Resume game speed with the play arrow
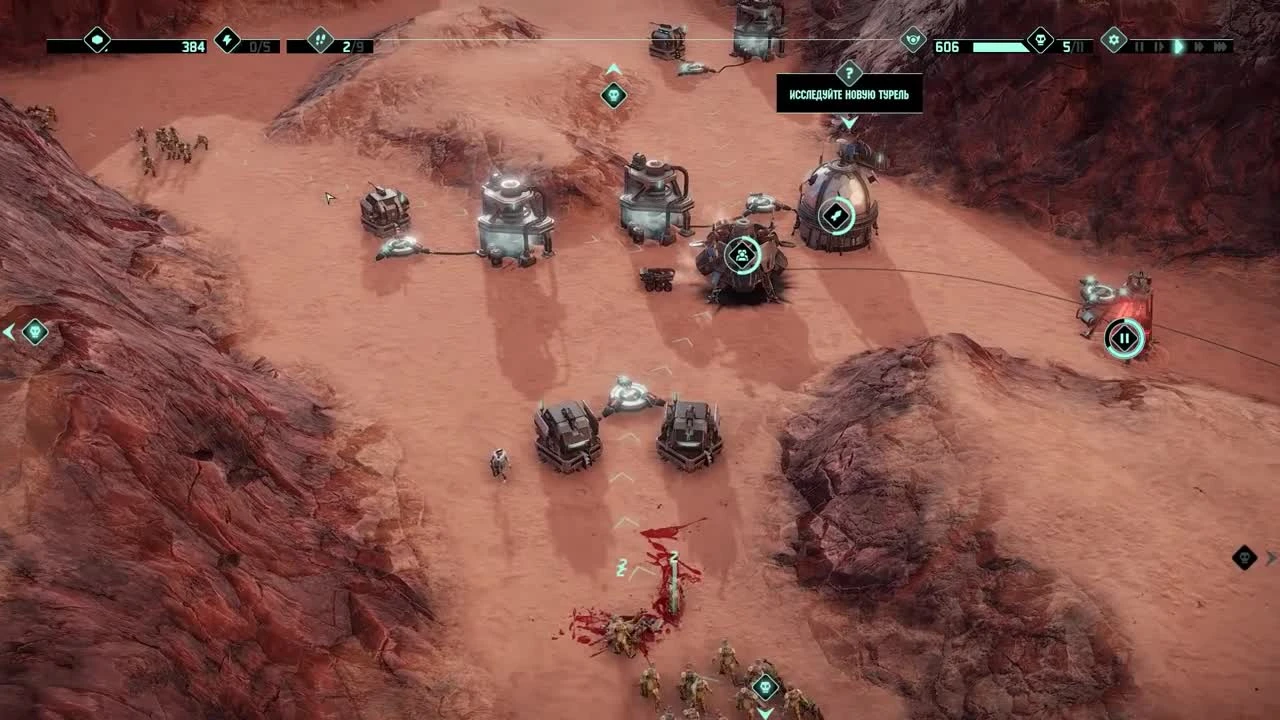The width and height of the screenshot is (1280, 720). tap(1180, 45)
